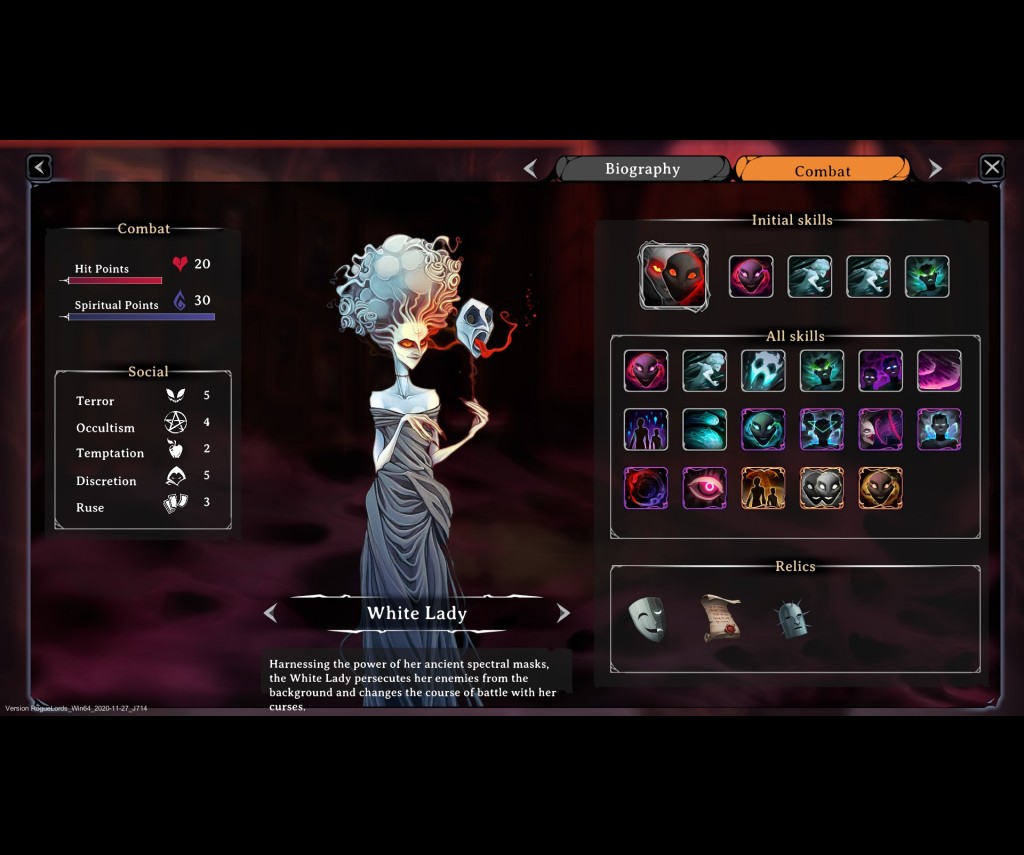Inspect the spiked iron mask relic

(792, 619)
